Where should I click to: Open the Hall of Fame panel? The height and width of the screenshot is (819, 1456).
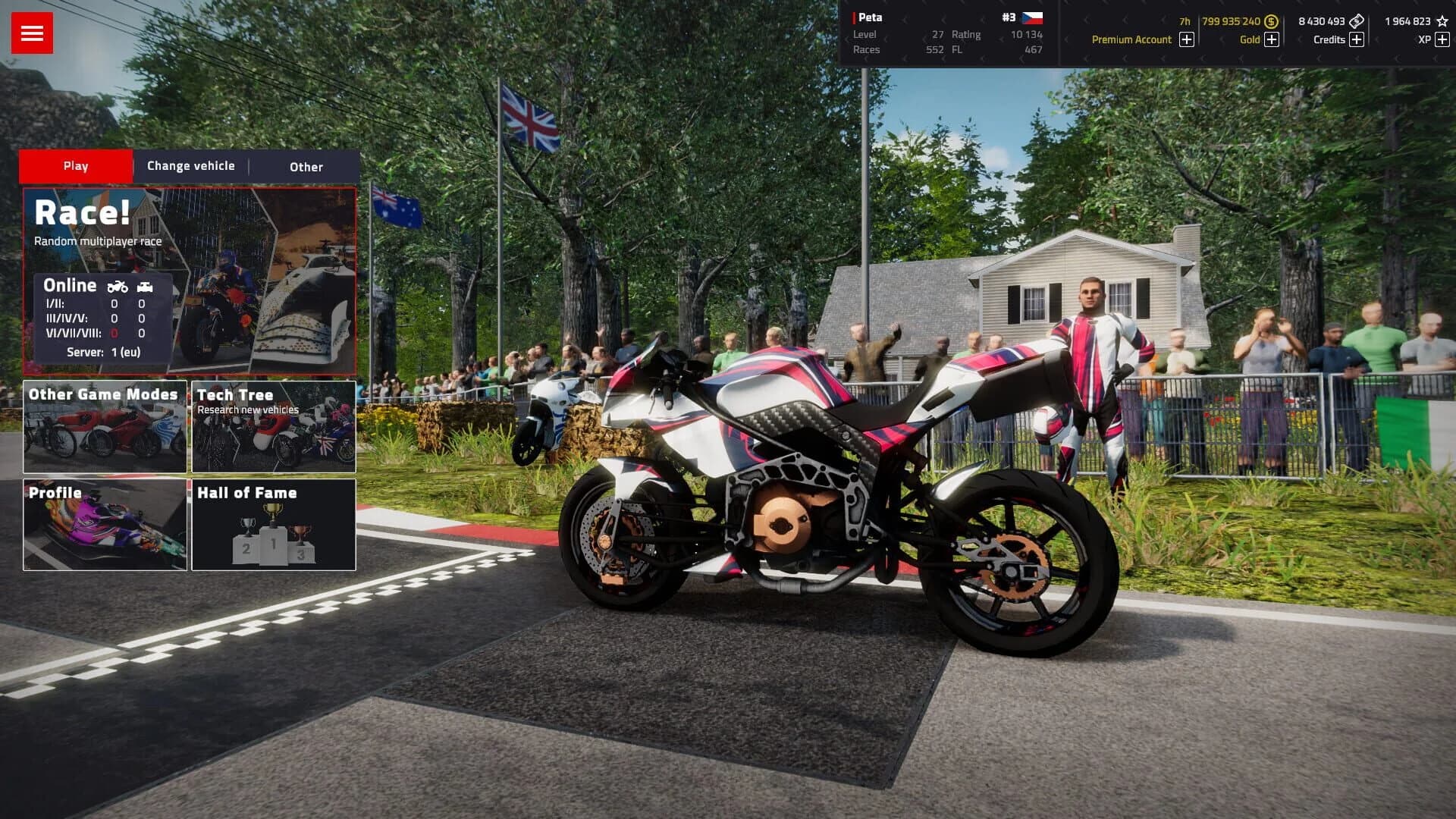pos(274,526)
